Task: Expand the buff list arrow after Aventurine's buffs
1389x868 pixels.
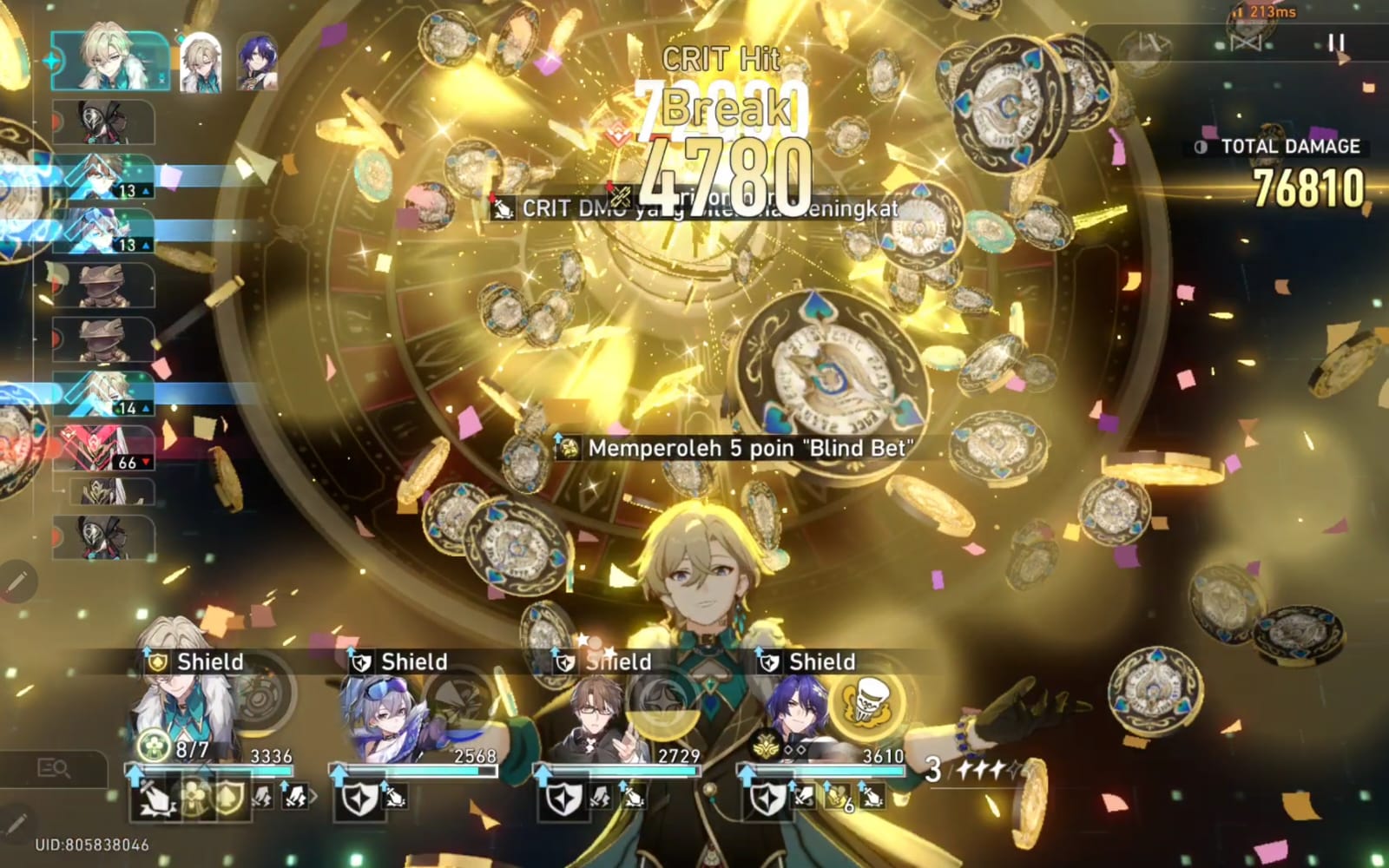Action: pyautogui.click(x=314, y=797)
